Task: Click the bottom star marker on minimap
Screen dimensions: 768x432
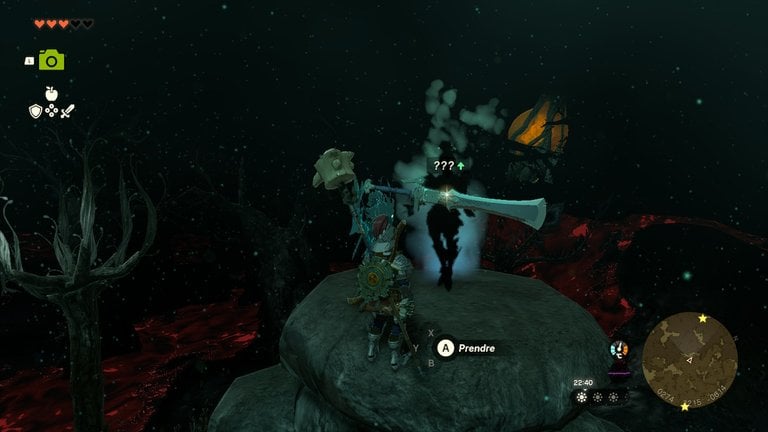Action: click(684, 406)
